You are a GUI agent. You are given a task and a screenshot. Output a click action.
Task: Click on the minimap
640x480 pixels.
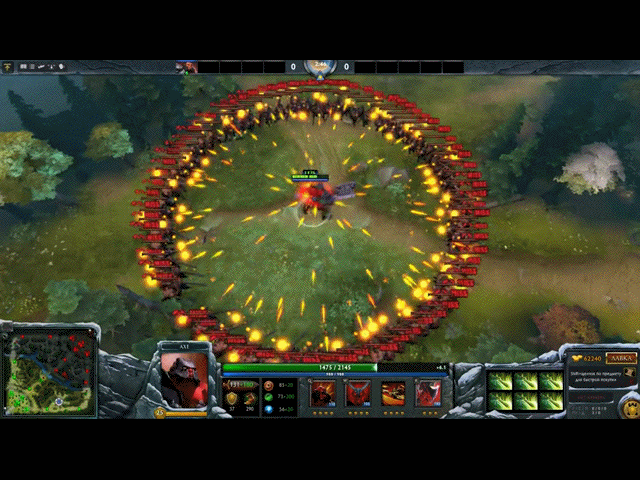(x=51, y=374)
